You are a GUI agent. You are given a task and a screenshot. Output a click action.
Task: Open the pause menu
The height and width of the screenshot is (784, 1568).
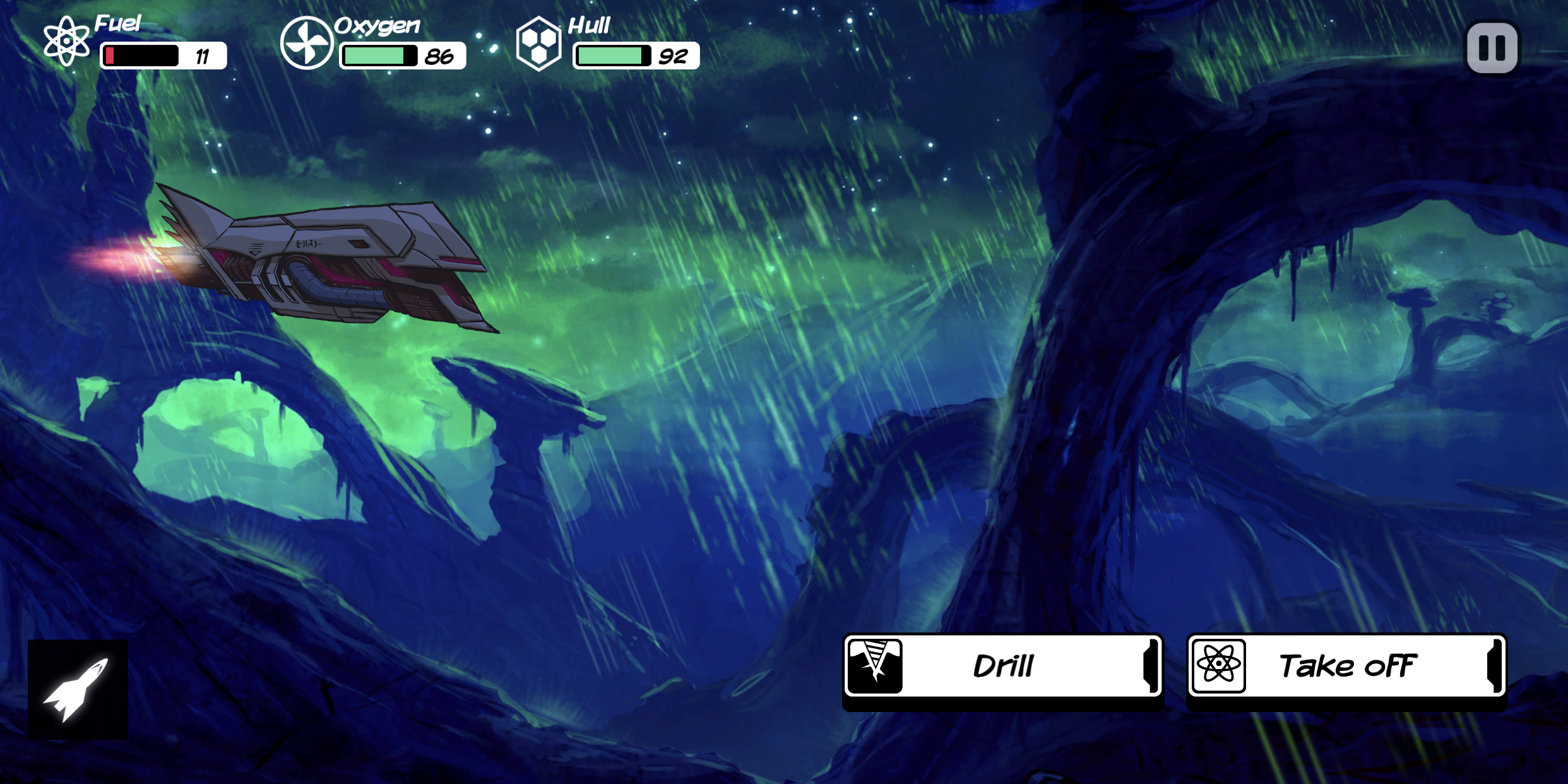tap(1493, 47)
